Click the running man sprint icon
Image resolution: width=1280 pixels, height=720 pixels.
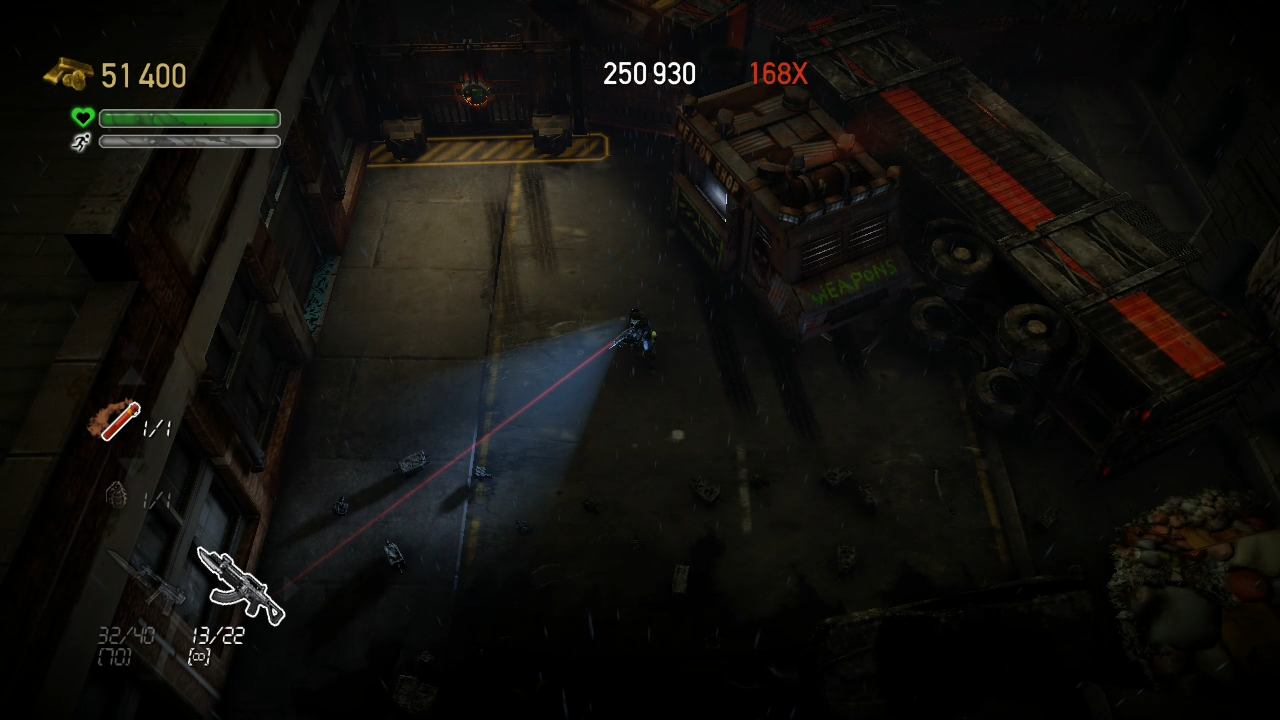pos(81,142)
